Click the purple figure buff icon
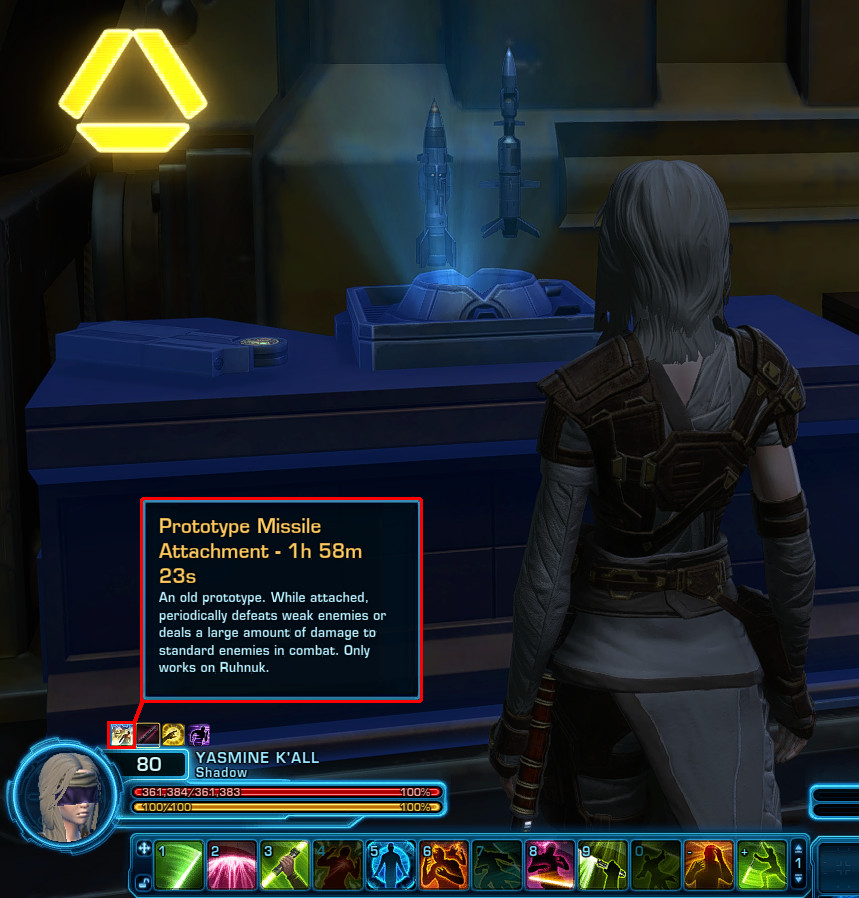The image size is (859, 898). pos(199,735)
